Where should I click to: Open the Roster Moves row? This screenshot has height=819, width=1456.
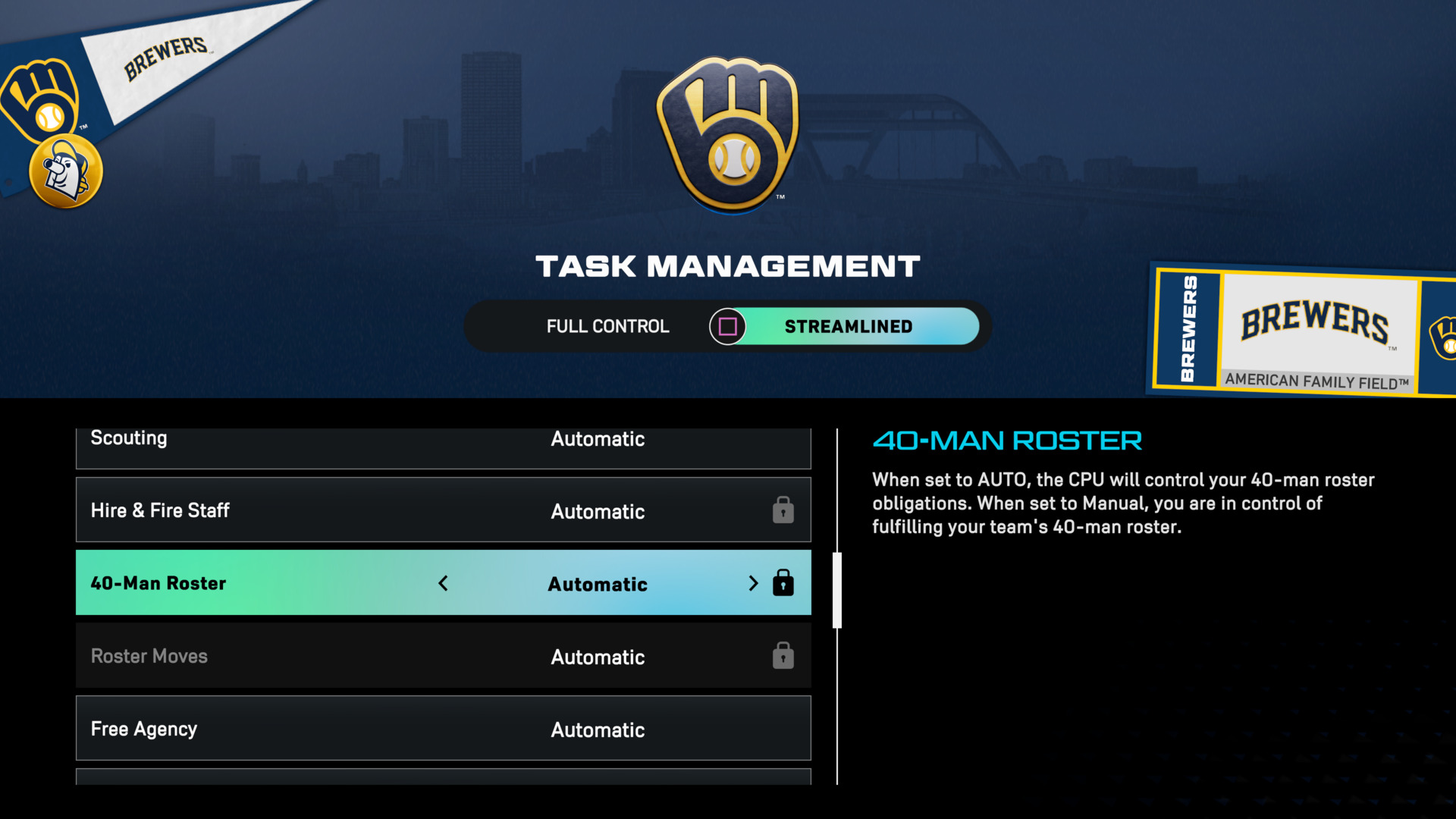coord(443,656)
